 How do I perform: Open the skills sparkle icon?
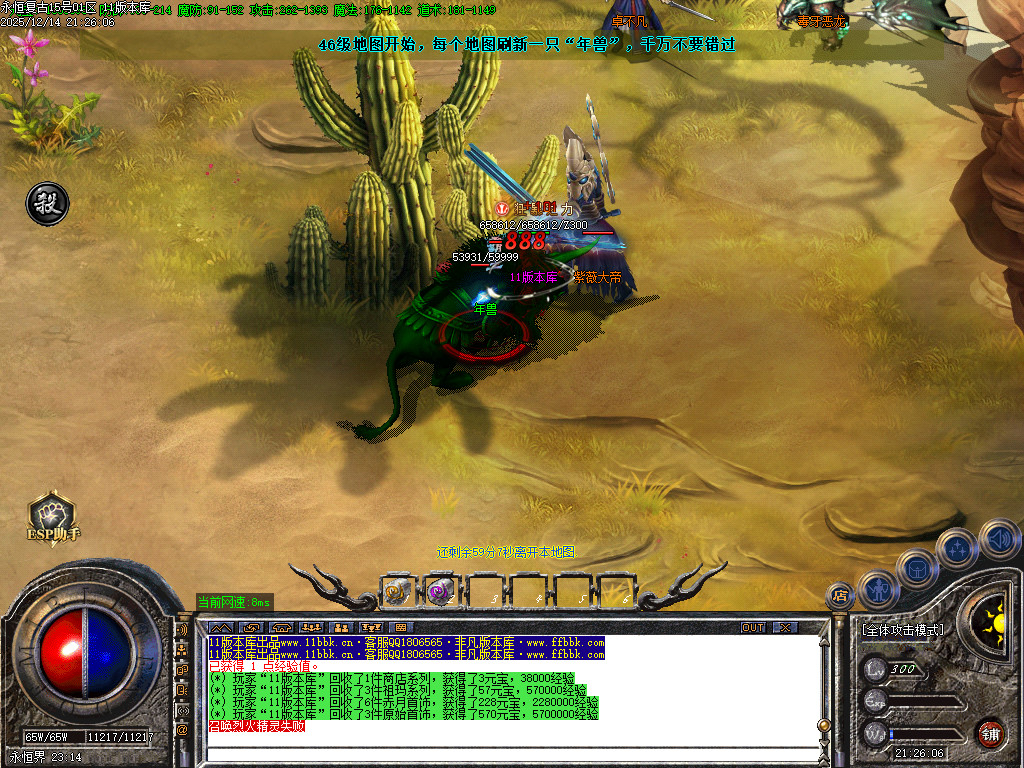[957, 548]
